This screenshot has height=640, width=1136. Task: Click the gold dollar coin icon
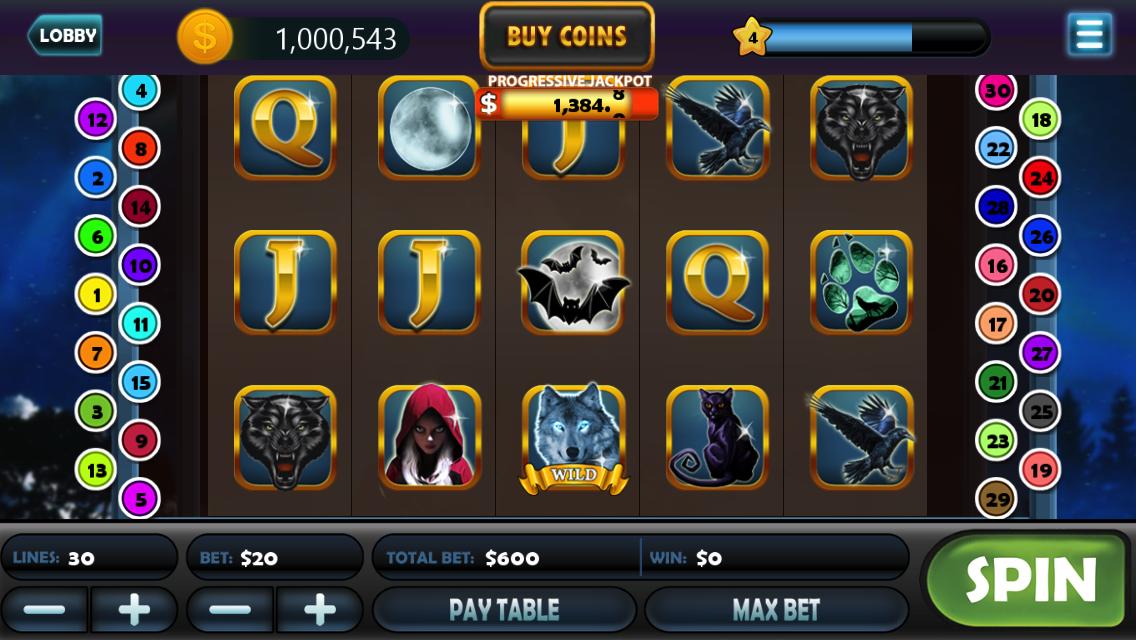click(x=205, y=38)
